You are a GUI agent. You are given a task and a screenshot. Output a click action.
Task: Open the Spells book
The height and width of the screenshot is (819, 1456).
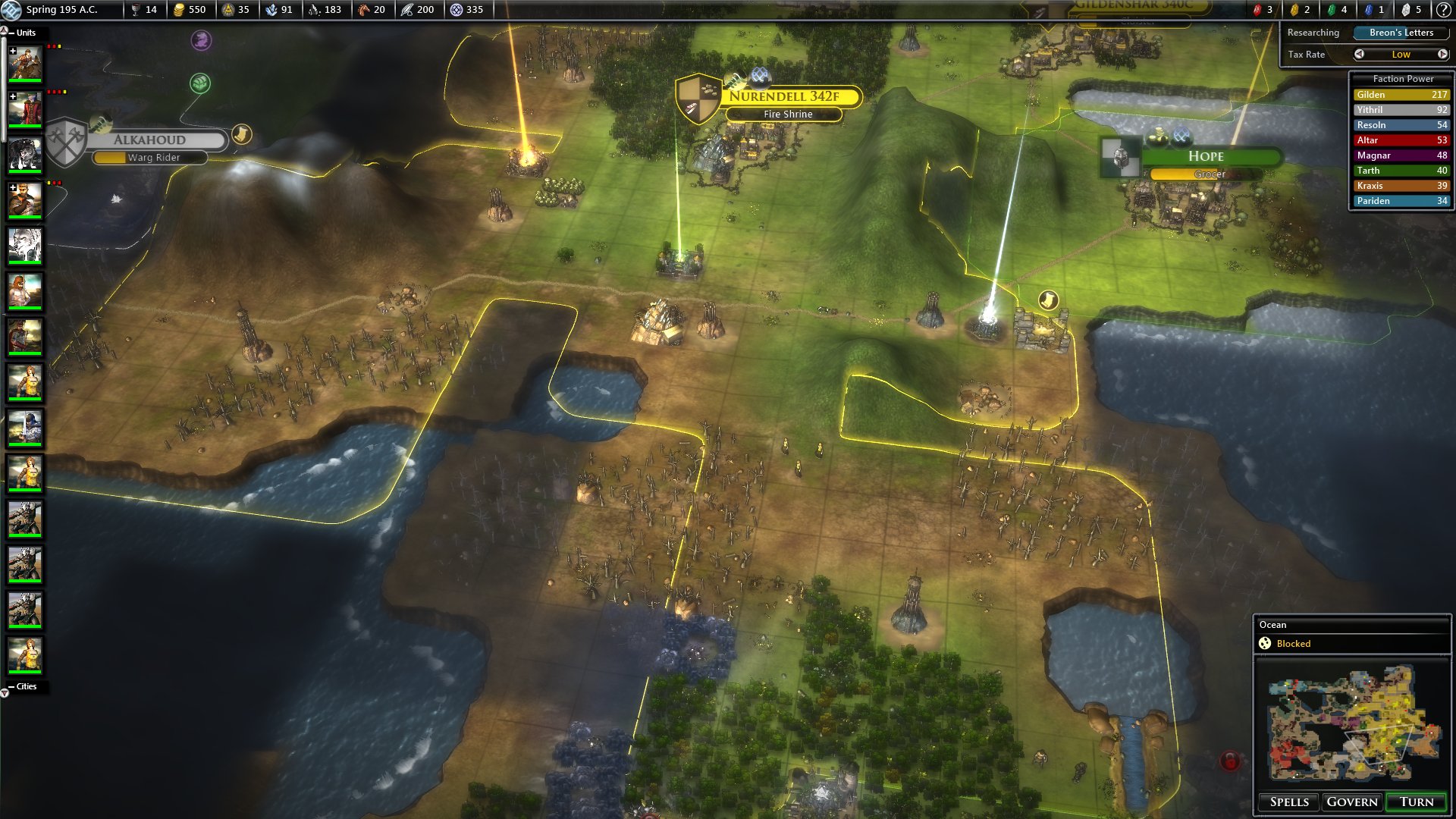point(1289,802)
